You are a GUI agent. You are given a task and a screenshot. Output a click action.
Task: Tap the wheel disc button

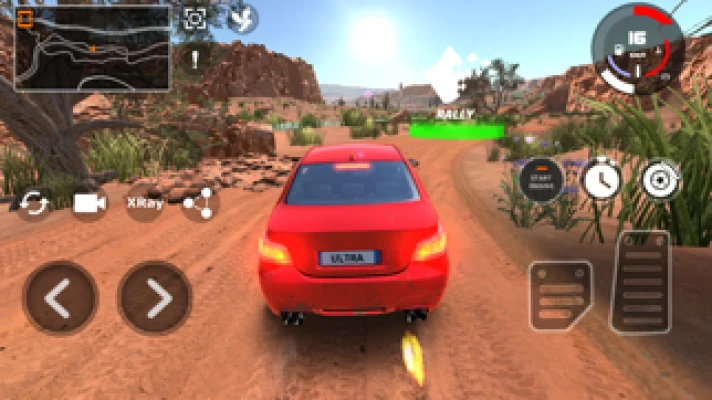[661, 180]
